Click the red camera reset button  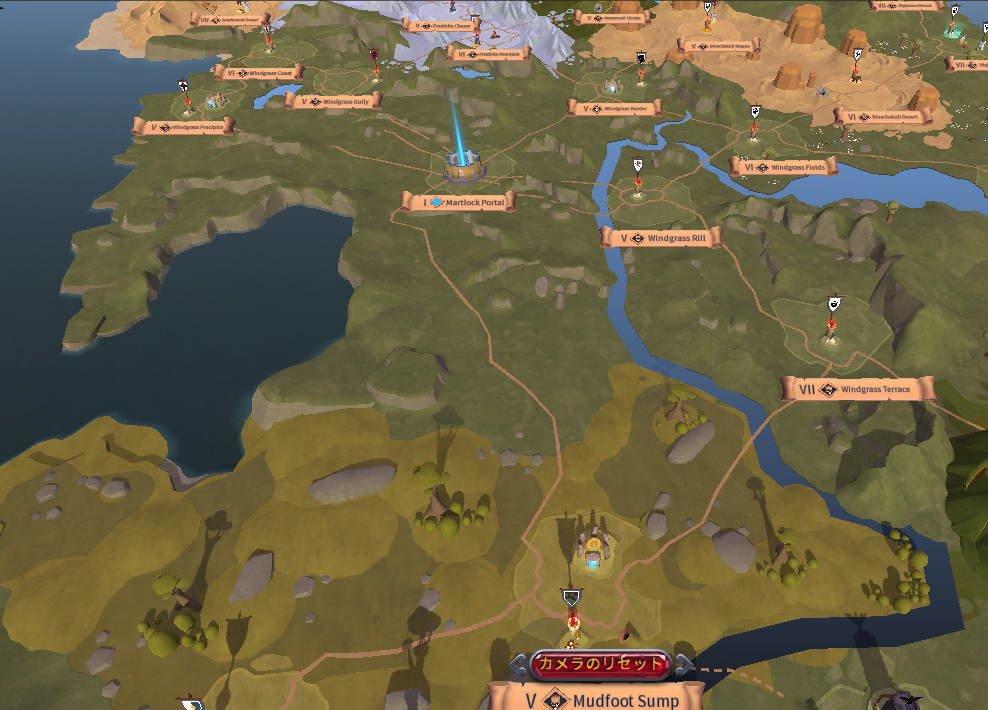coord(599,664)
